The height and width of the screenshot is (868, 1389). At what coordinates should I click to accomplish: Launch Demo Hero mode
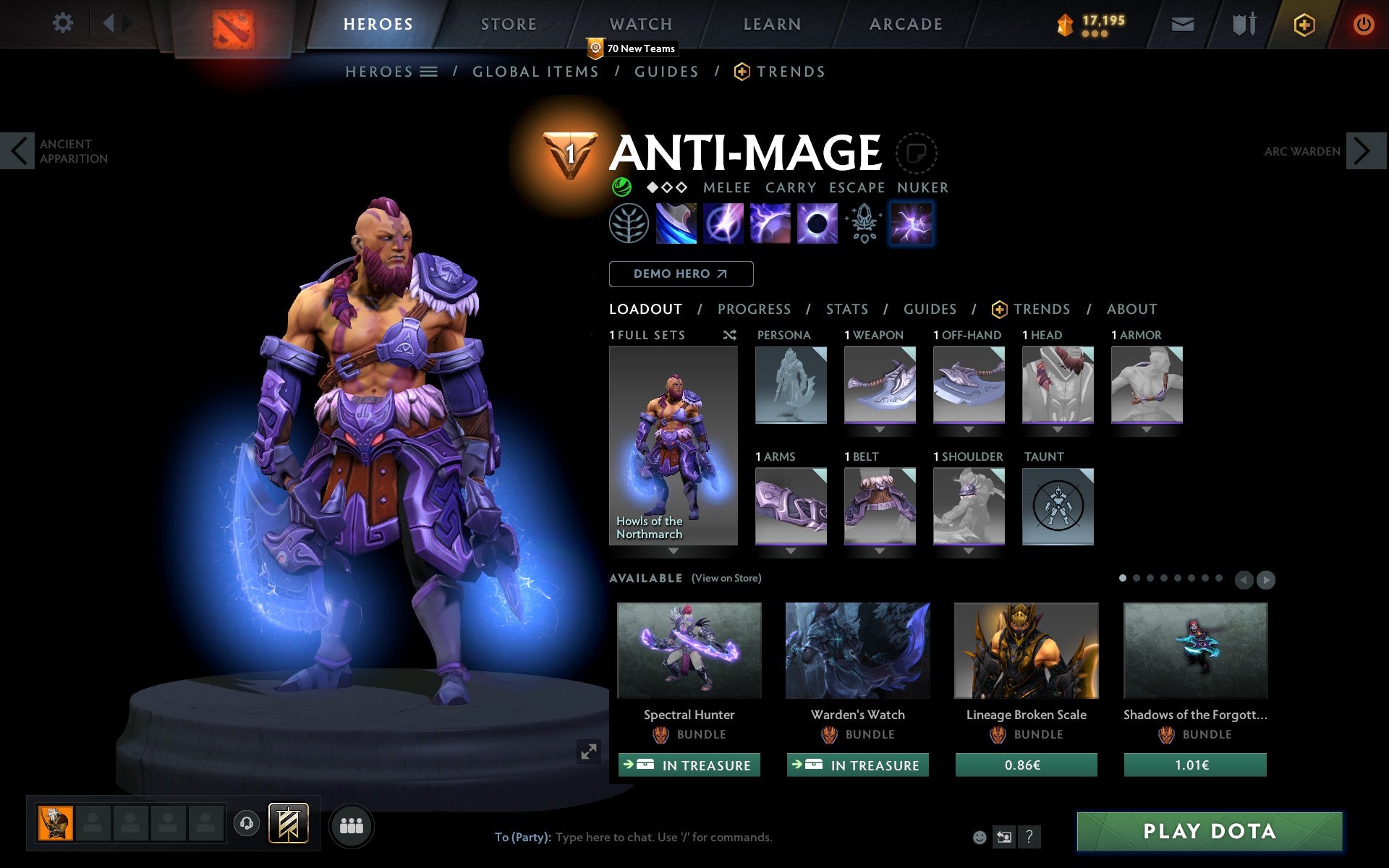tap(681, 273)
